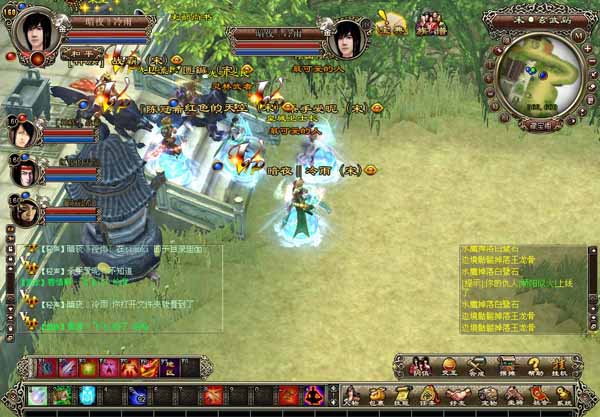Click the M world map button

pyautogui.click(x=579, y=36)
